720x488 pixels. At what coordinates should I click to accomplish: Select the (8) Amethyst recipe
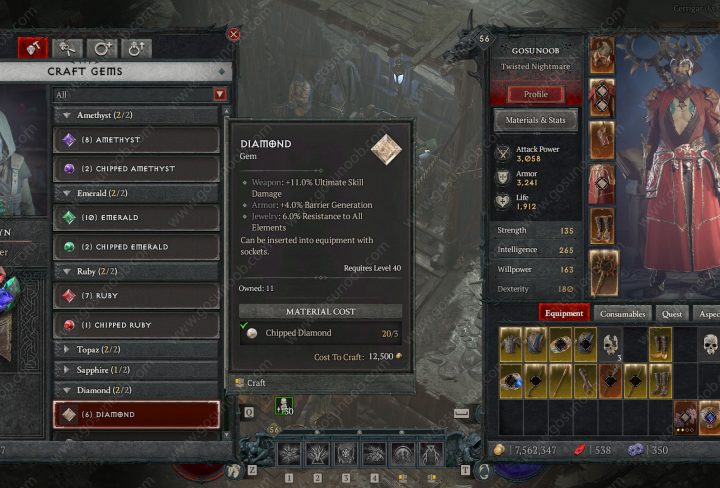[135, 140]
